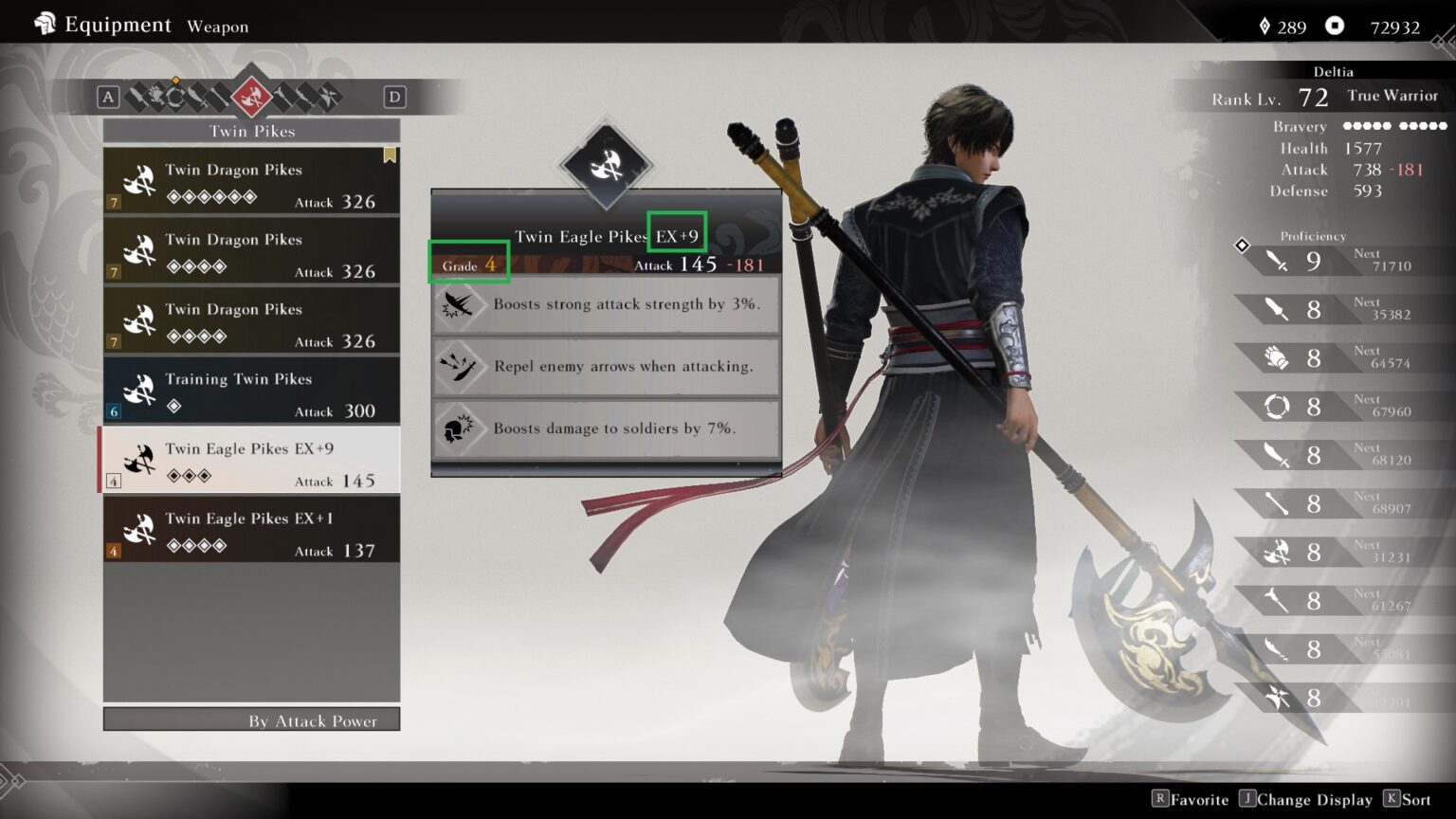This screenshot has width=1456, height=819.
Task: Select the gauntlets weapon category icon
Action: click(x=155, y=97)
